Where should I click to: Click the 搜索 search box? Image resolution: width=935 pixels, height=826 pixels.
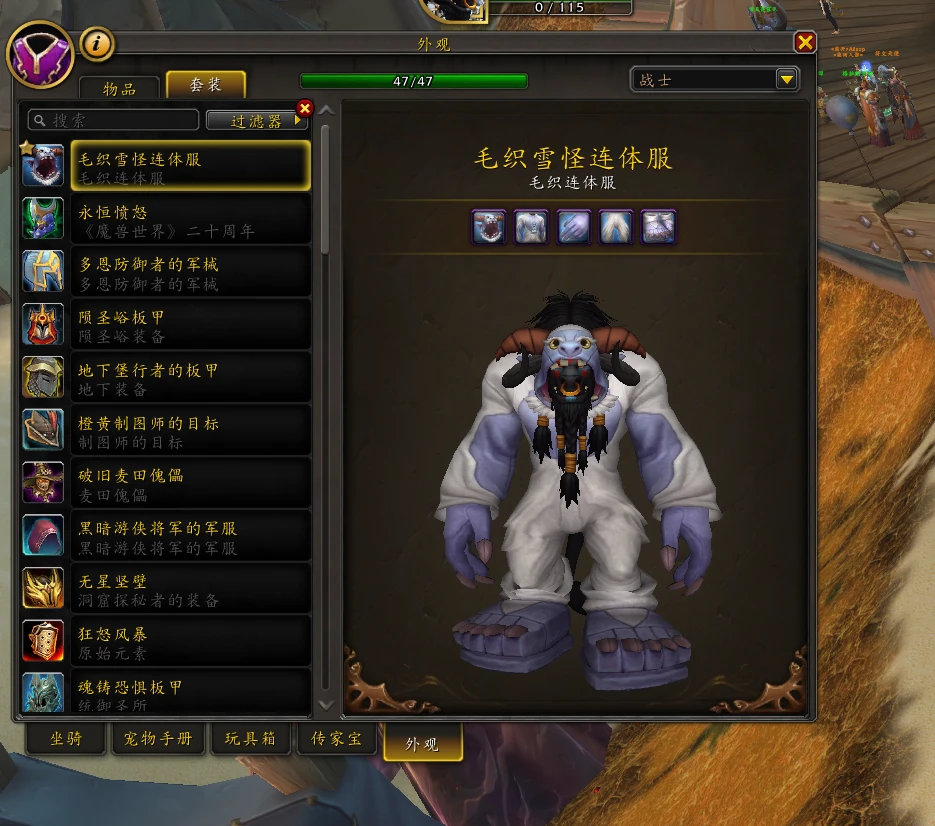[x=113, y=120]
